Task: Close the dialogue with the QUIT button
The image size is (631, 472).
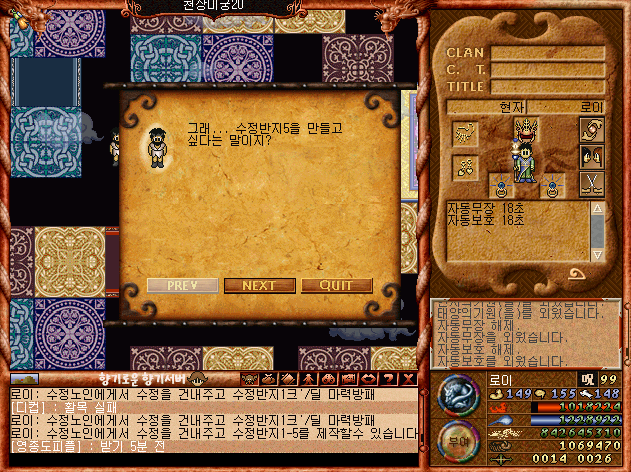Action: (337, 285)
